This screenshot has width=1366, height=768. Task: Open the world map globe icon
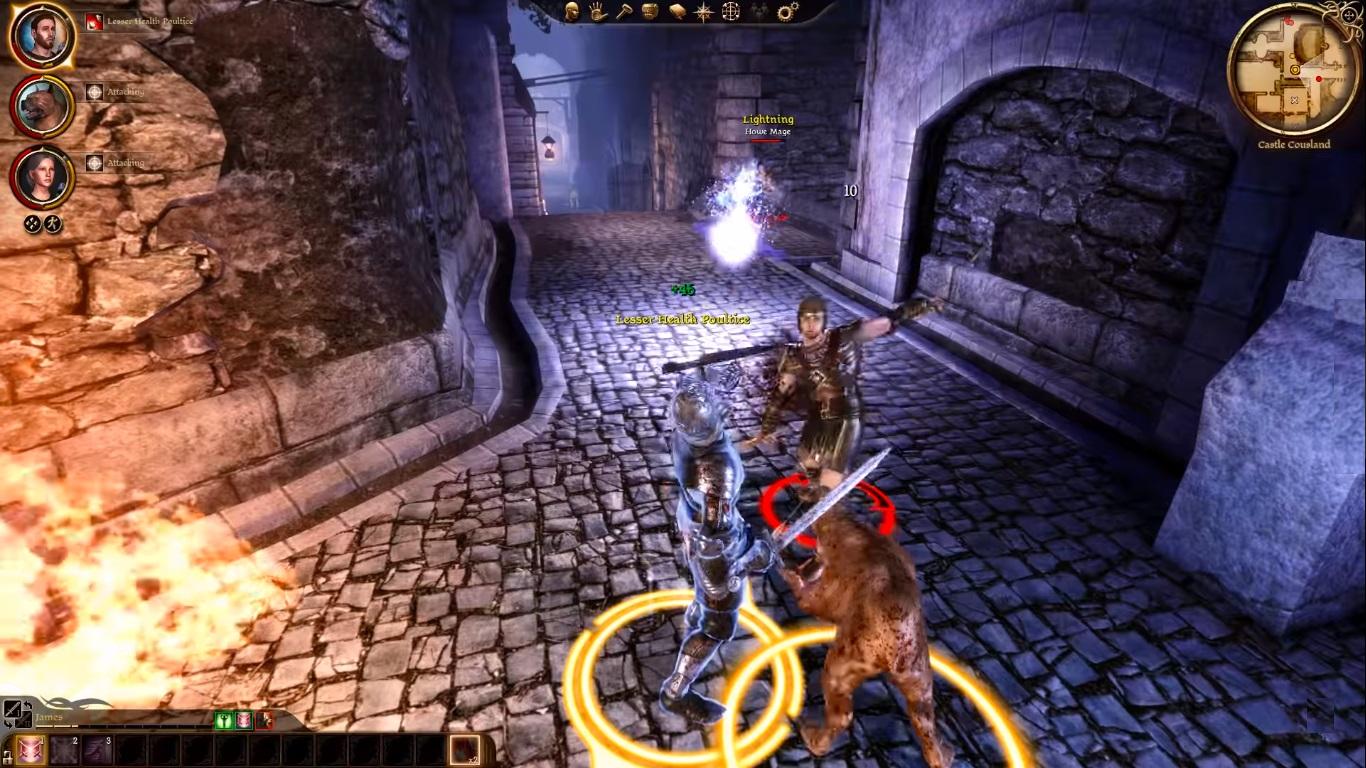click(731, 12)
